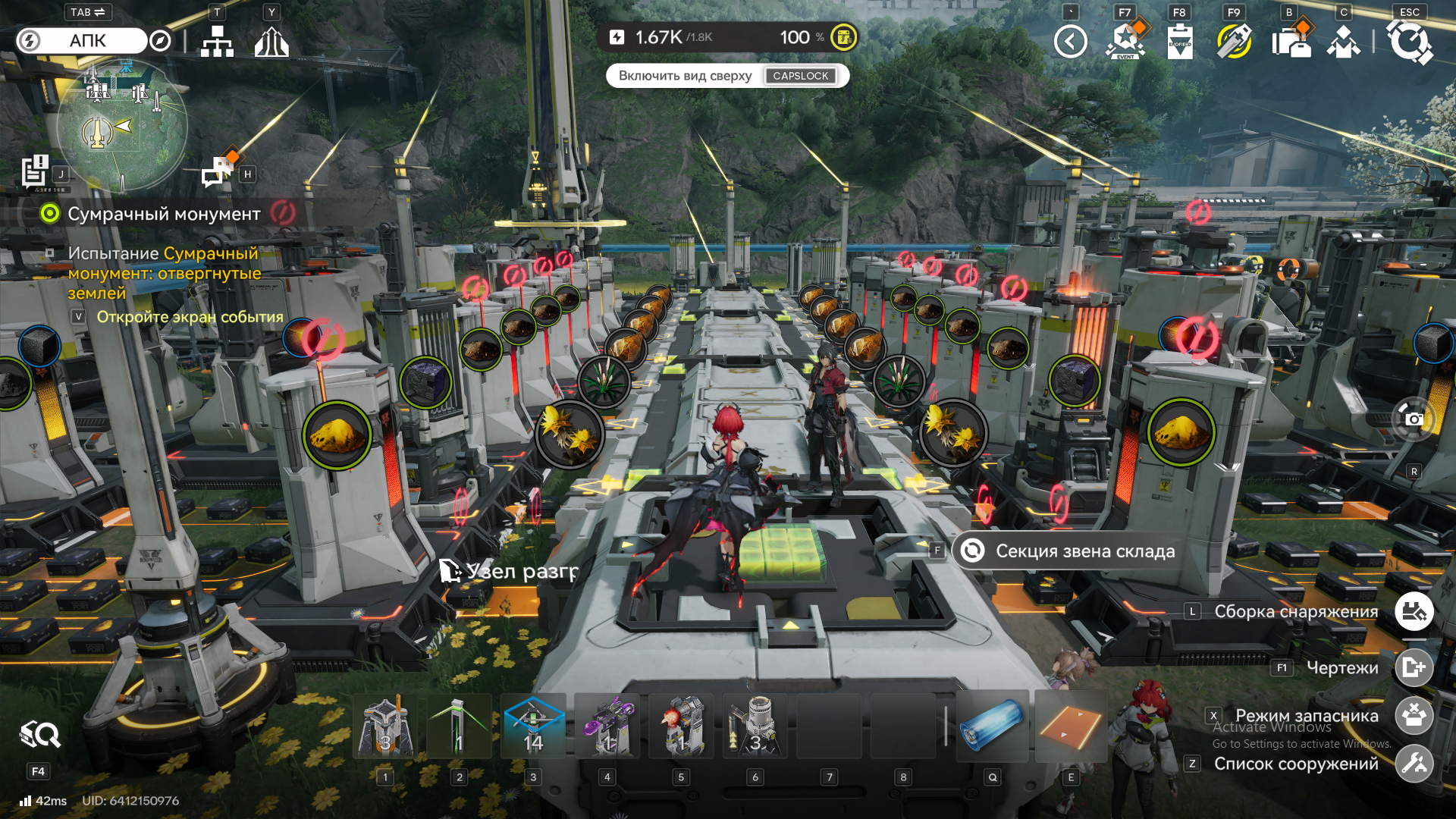Open the tower buildings icon
Viewport: 1456px width, 819px height.
pos(271,42)
